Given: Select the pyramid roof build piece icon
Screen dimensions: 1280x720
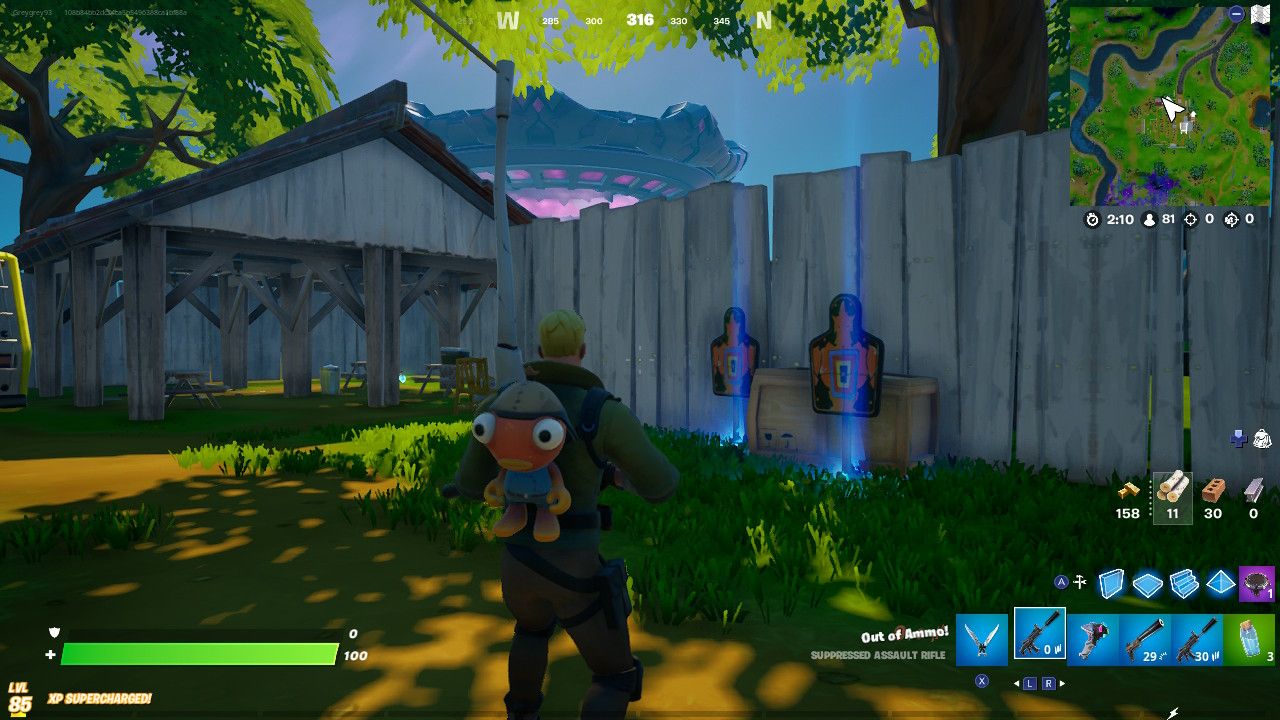Looking at the screenshot, I should [x=1220, y=582].
